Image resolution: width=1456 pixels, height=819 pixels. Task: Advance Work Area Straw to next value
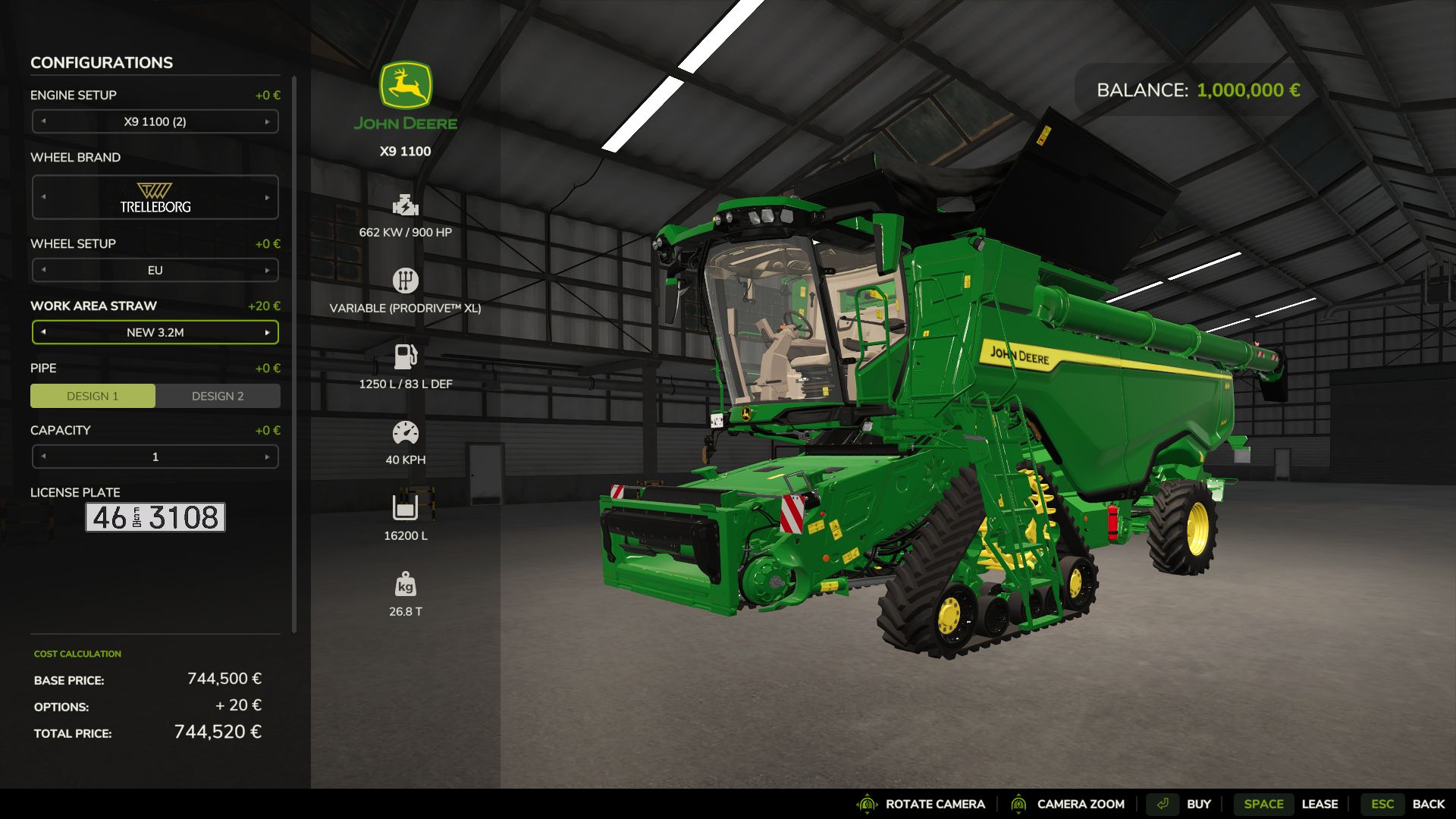click(267, 332)
